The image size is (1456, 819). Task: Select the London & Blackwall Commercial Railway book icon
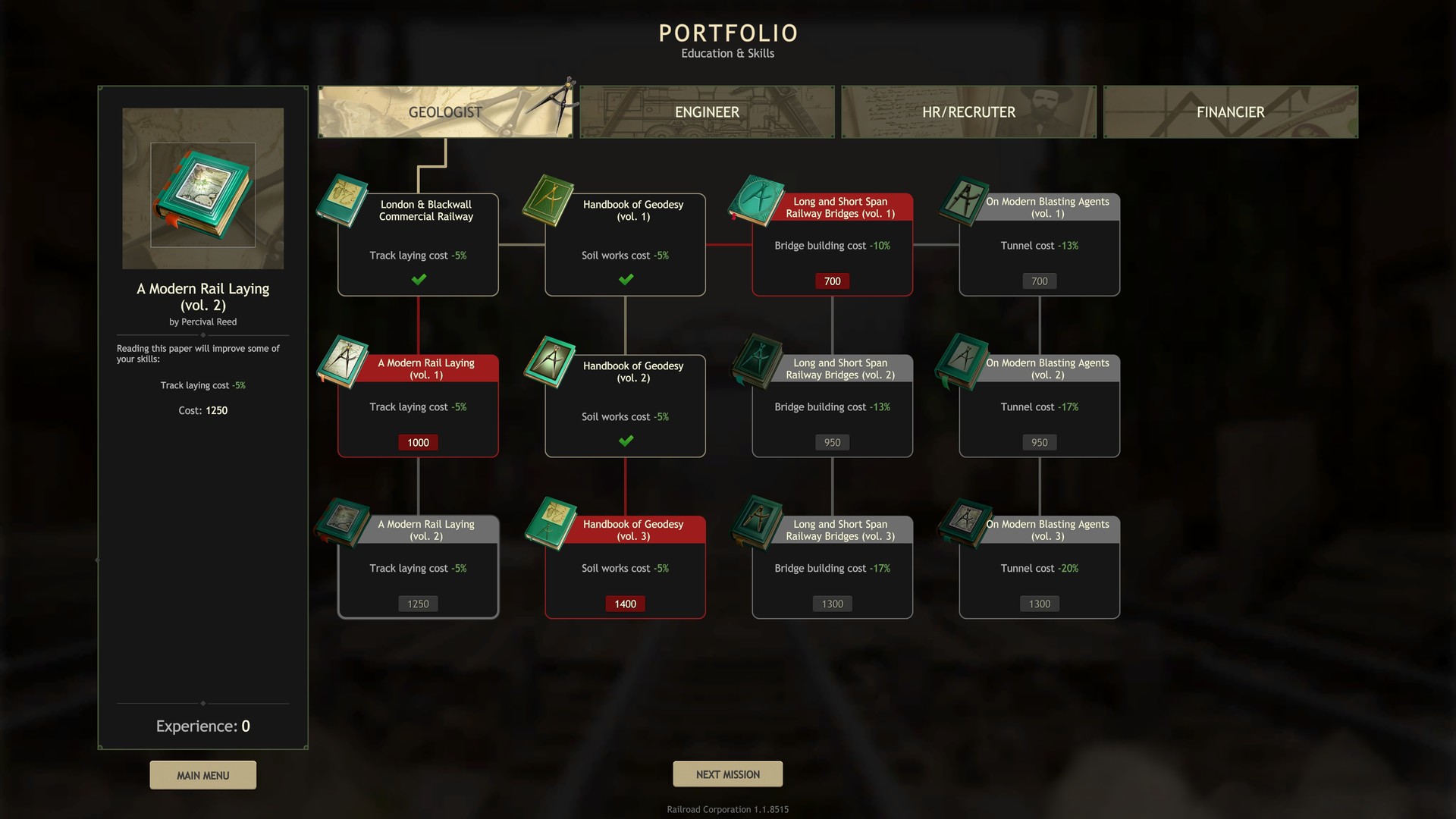[342, 203]
